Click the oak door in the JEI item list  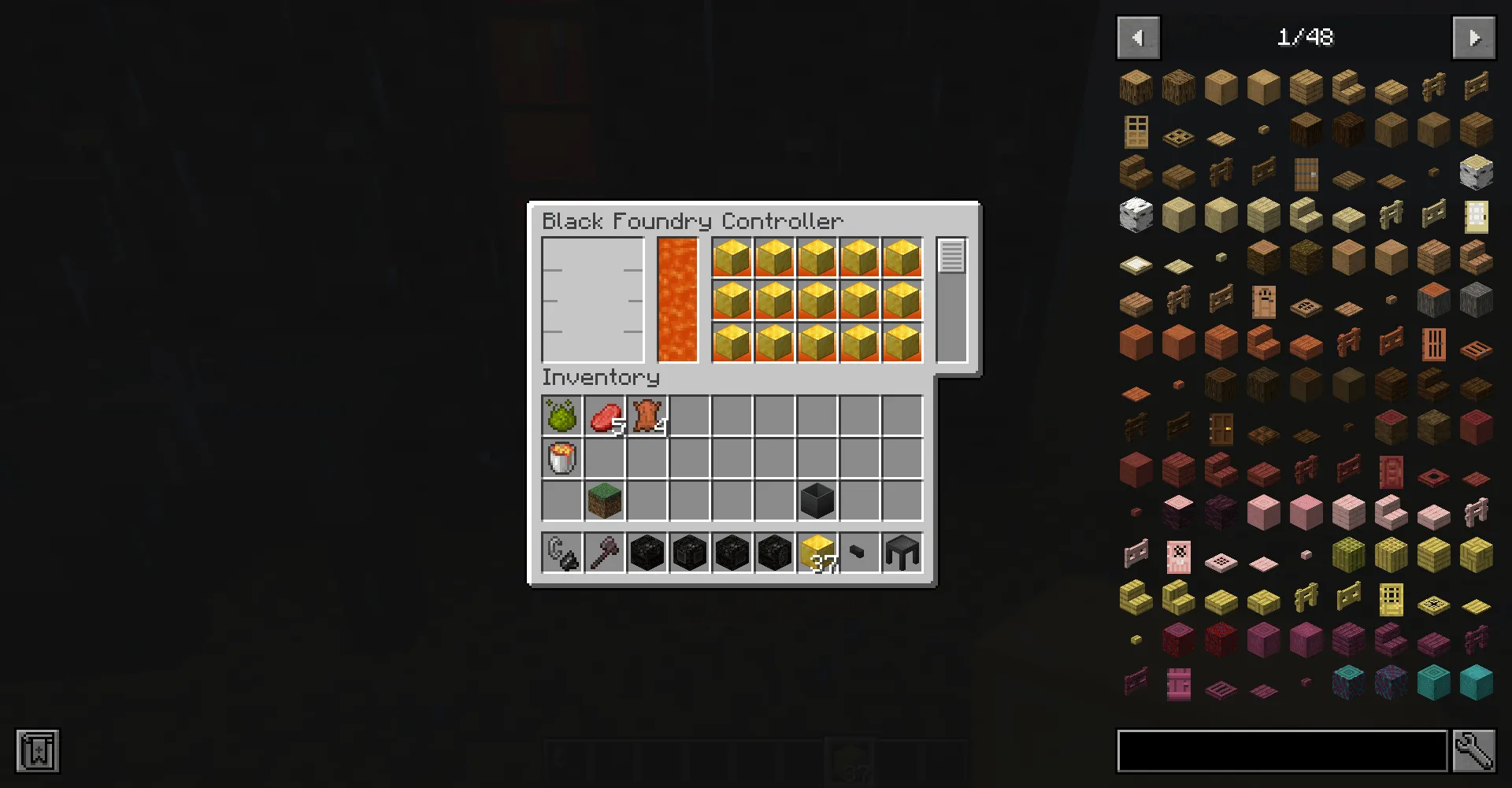[1135, 131]
